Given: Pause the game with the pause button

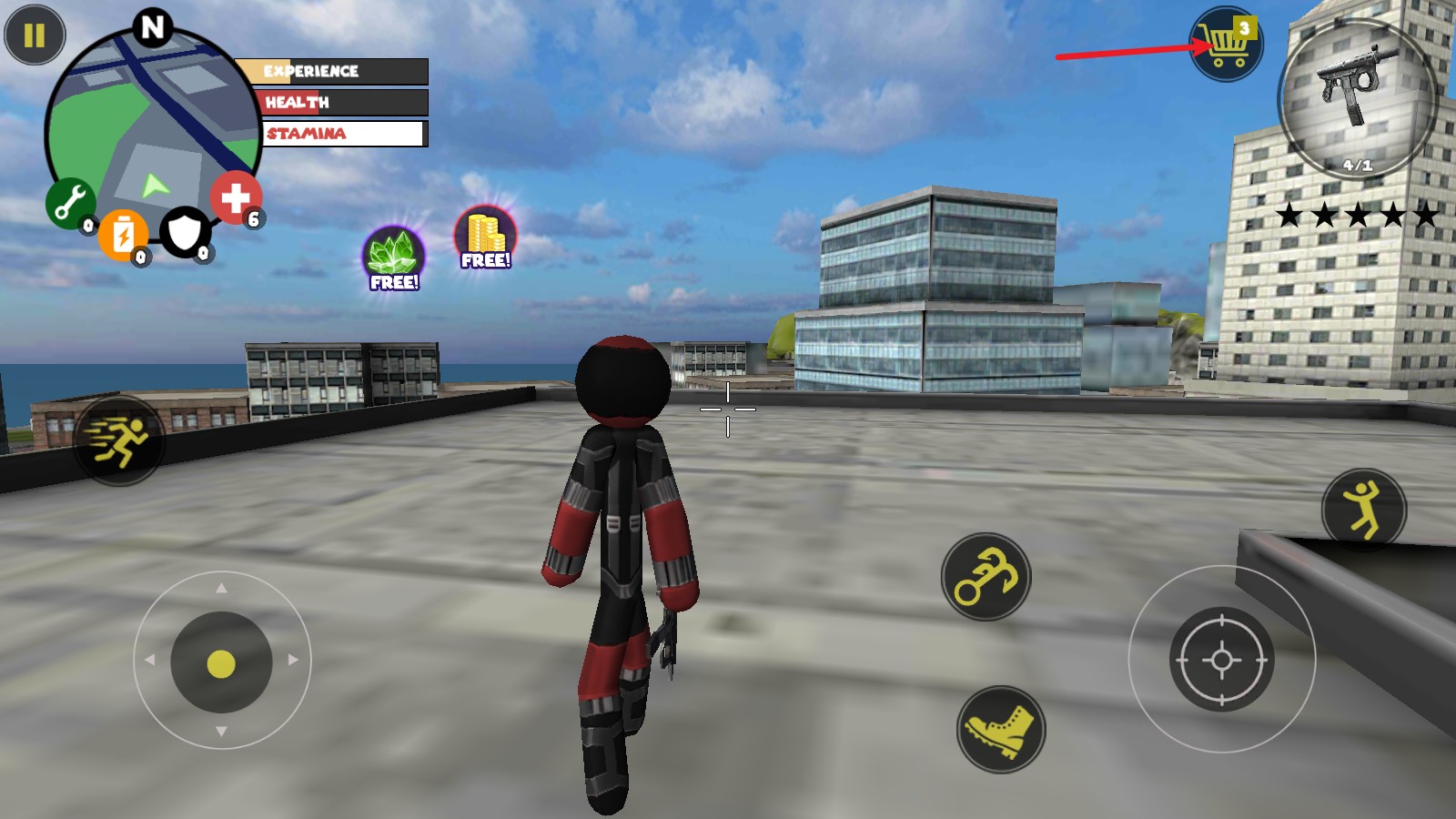Looking at the screenshot, I should 35,35.
